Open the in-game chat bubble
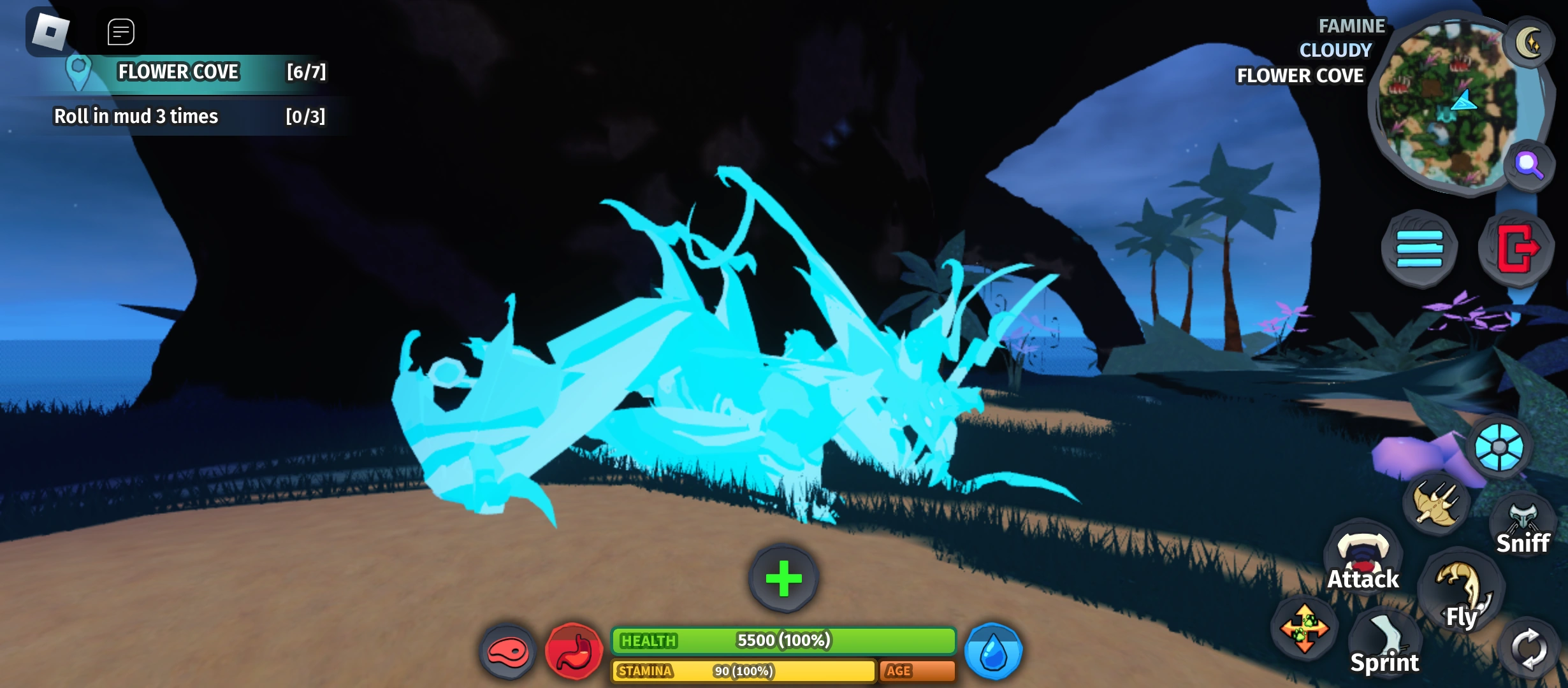Screen dimensions: 1568x688 [120, 32]
